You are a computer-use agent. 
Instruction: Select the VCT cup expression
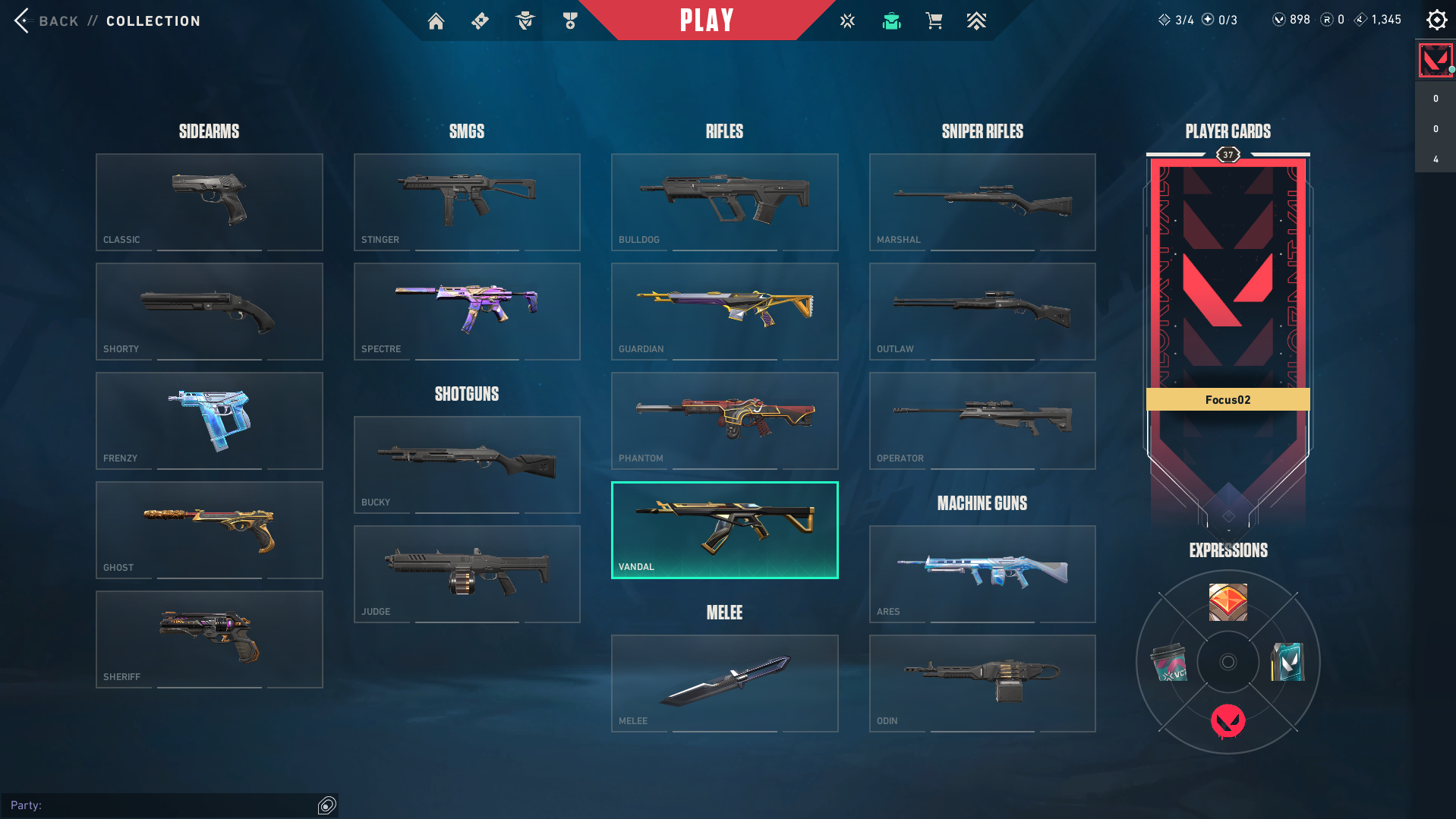(x=1169, y=662)
